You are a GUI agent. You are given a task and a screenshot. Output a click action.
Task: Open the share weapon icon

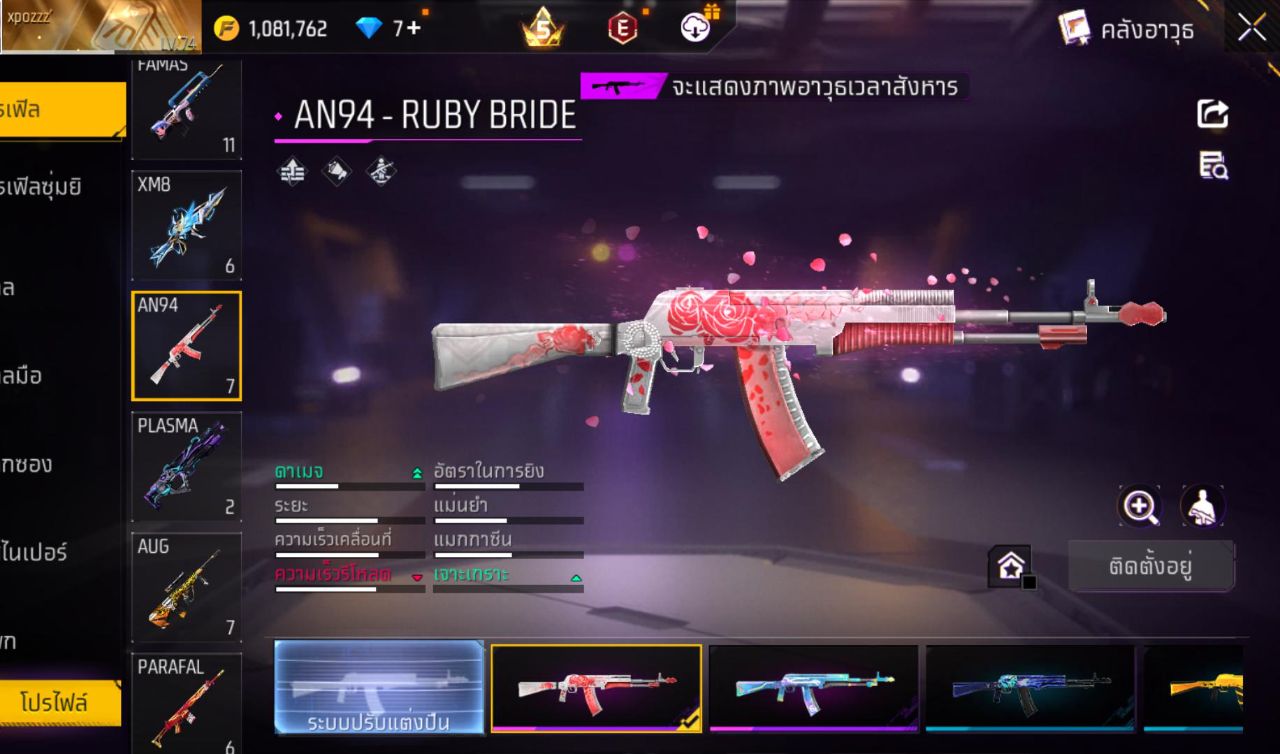pos(1213,113)
